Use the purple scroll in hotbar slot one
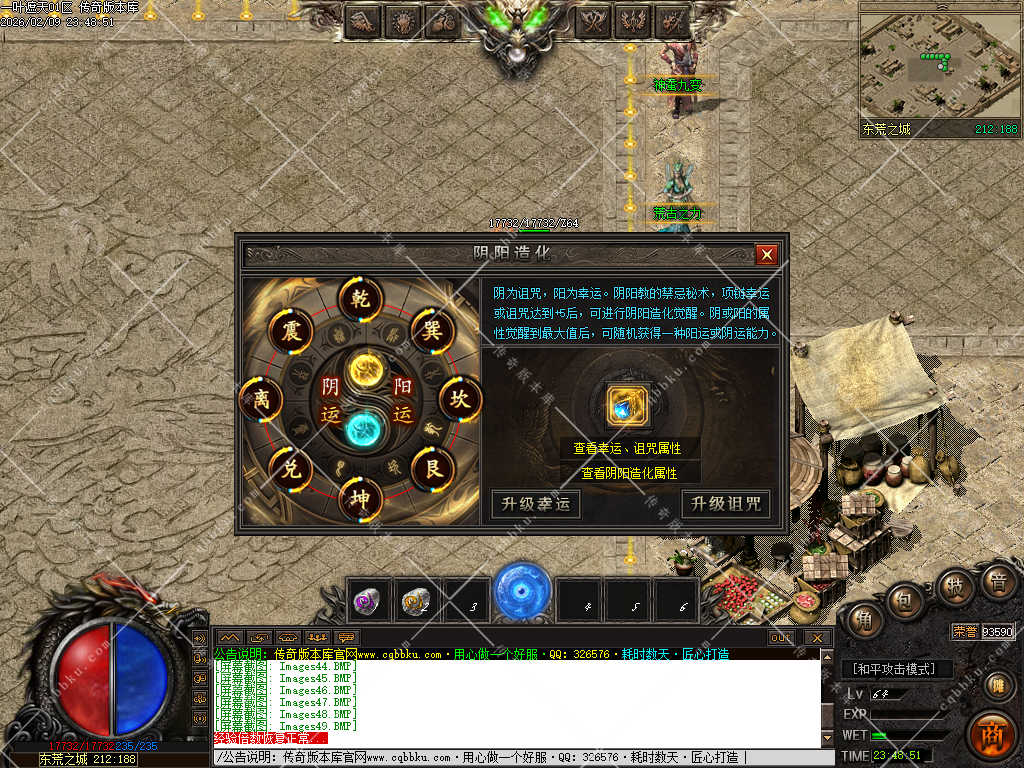1024x768 pixels. pos(368,601)
